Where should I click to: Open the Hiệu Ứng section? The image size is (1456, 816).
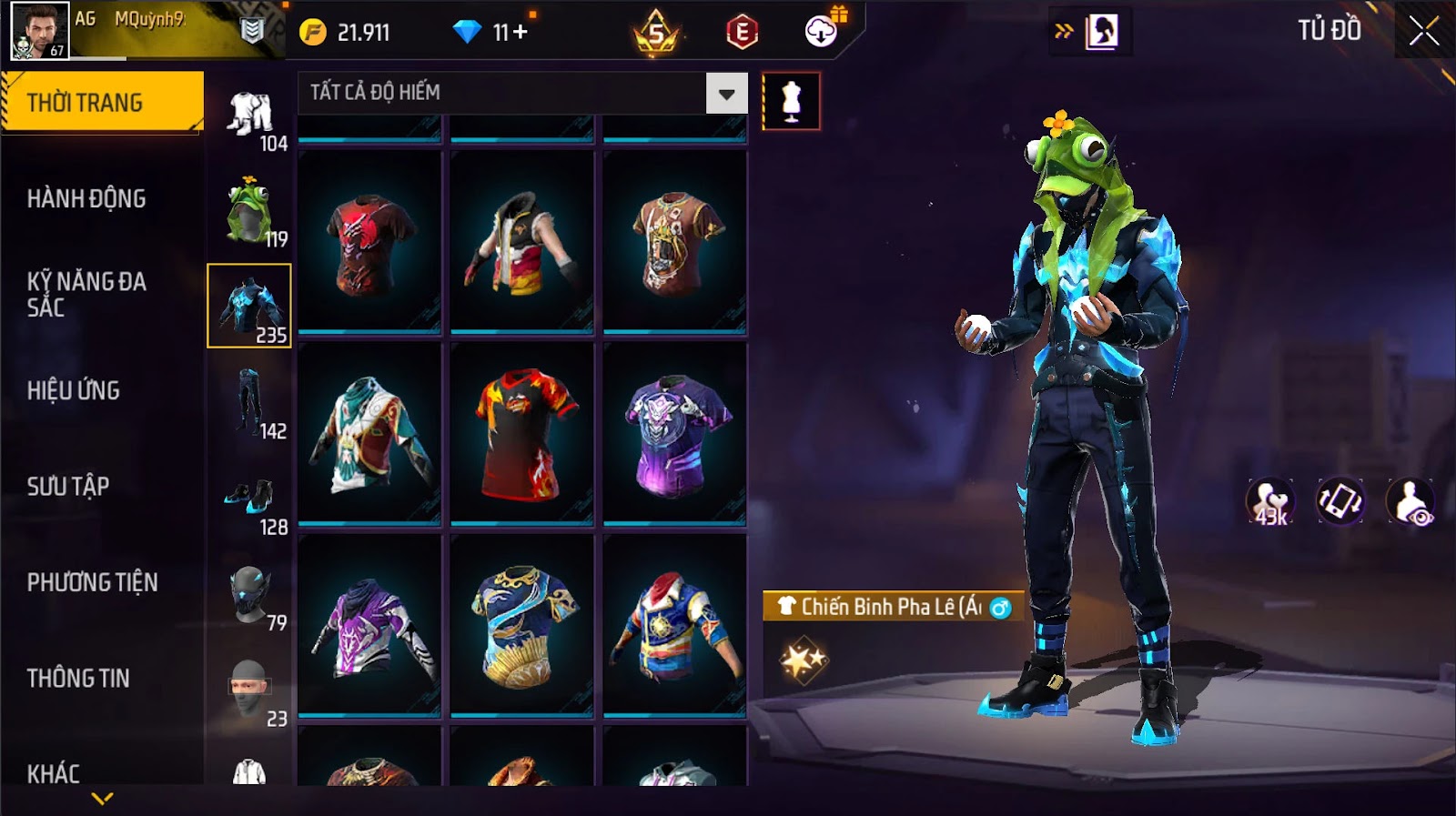74,390
